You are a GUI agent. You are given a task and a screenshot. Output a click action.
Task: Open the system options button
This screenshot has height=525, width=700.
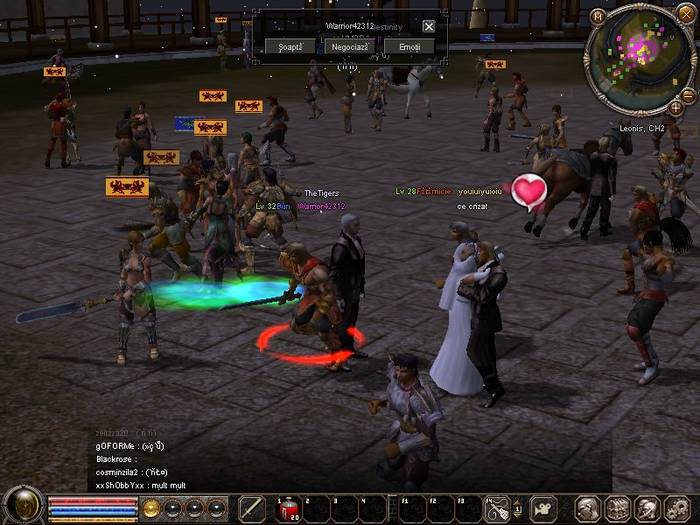click(x=676, y=508)
